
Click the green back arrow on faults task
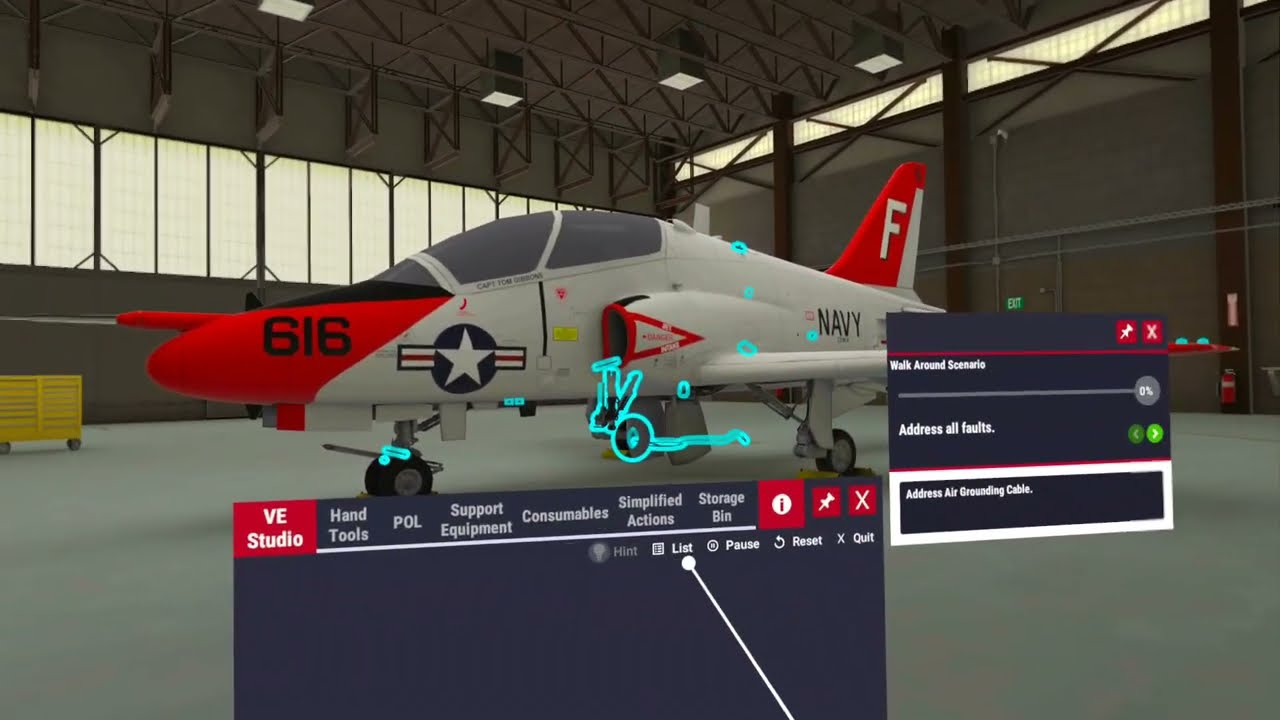click(x=1136, y=433)
